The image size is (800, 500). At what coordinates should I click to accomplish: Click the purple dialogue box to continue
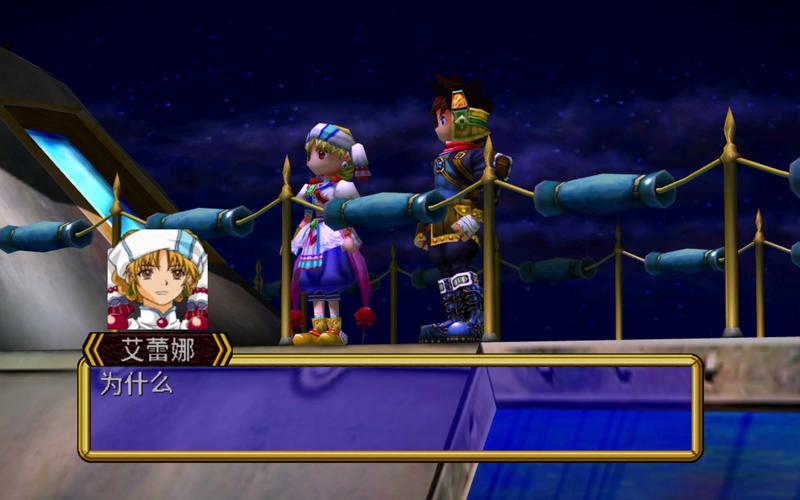click(x=390, y=407)
